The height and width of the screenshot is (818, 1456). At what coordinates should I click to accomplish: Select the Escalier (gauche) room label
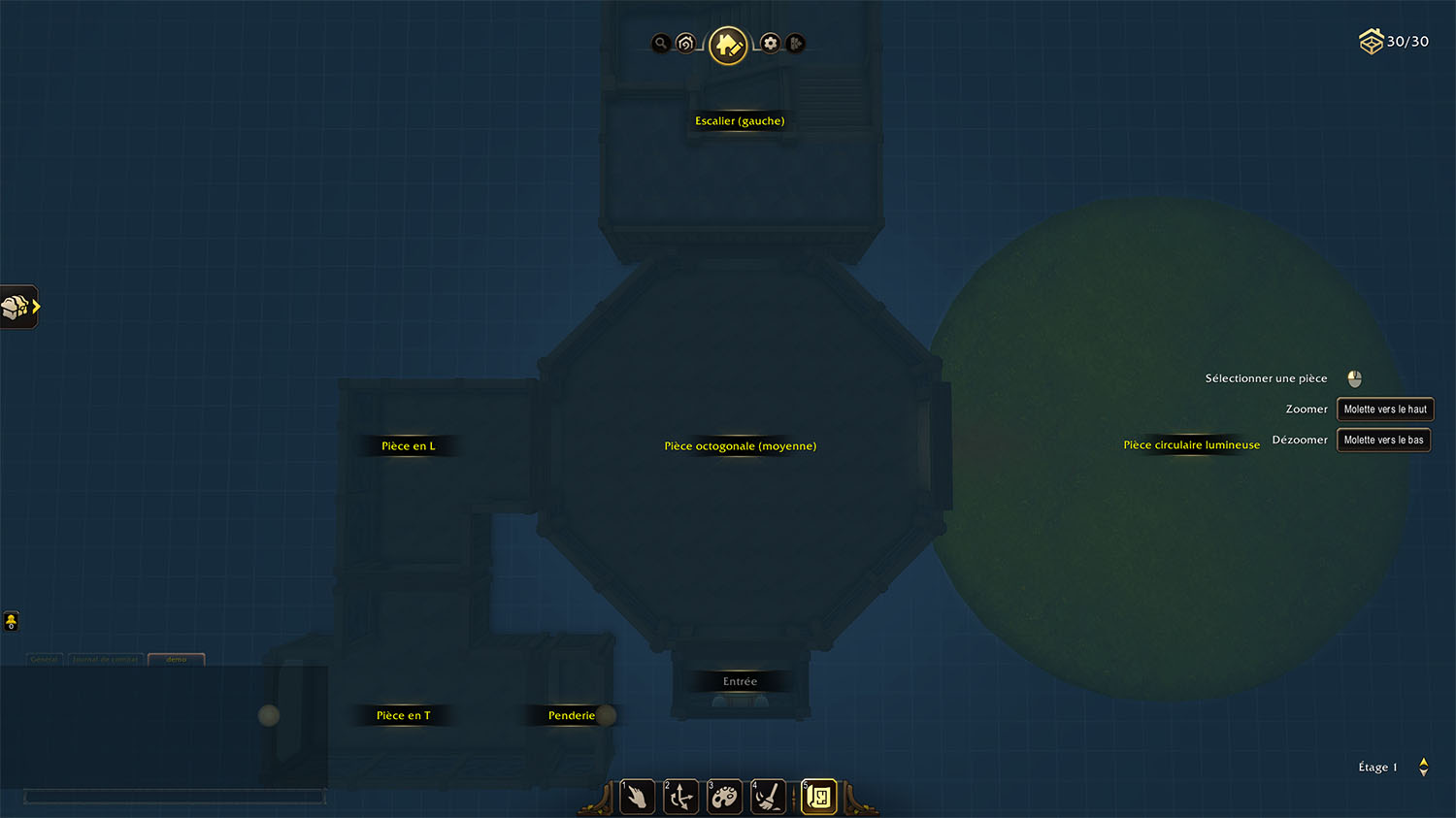[x=740, y=121]
